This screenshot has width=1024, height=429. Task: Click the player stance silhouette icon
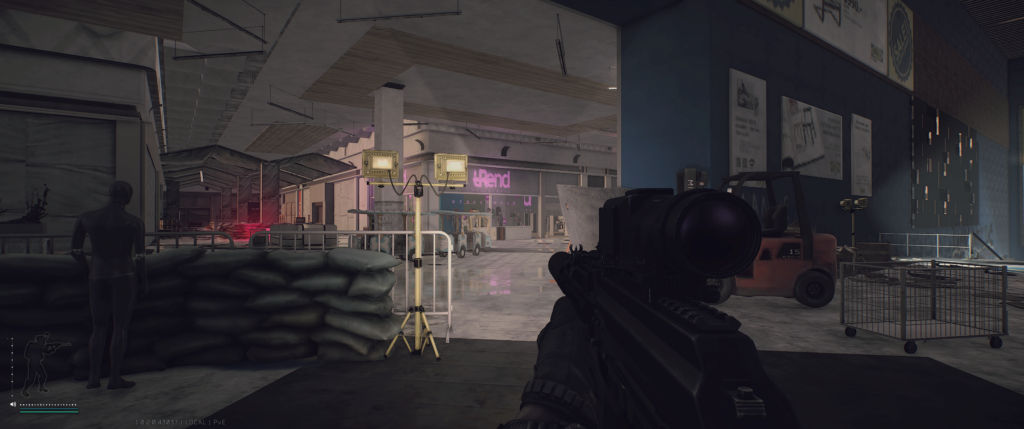click(38, 364)
